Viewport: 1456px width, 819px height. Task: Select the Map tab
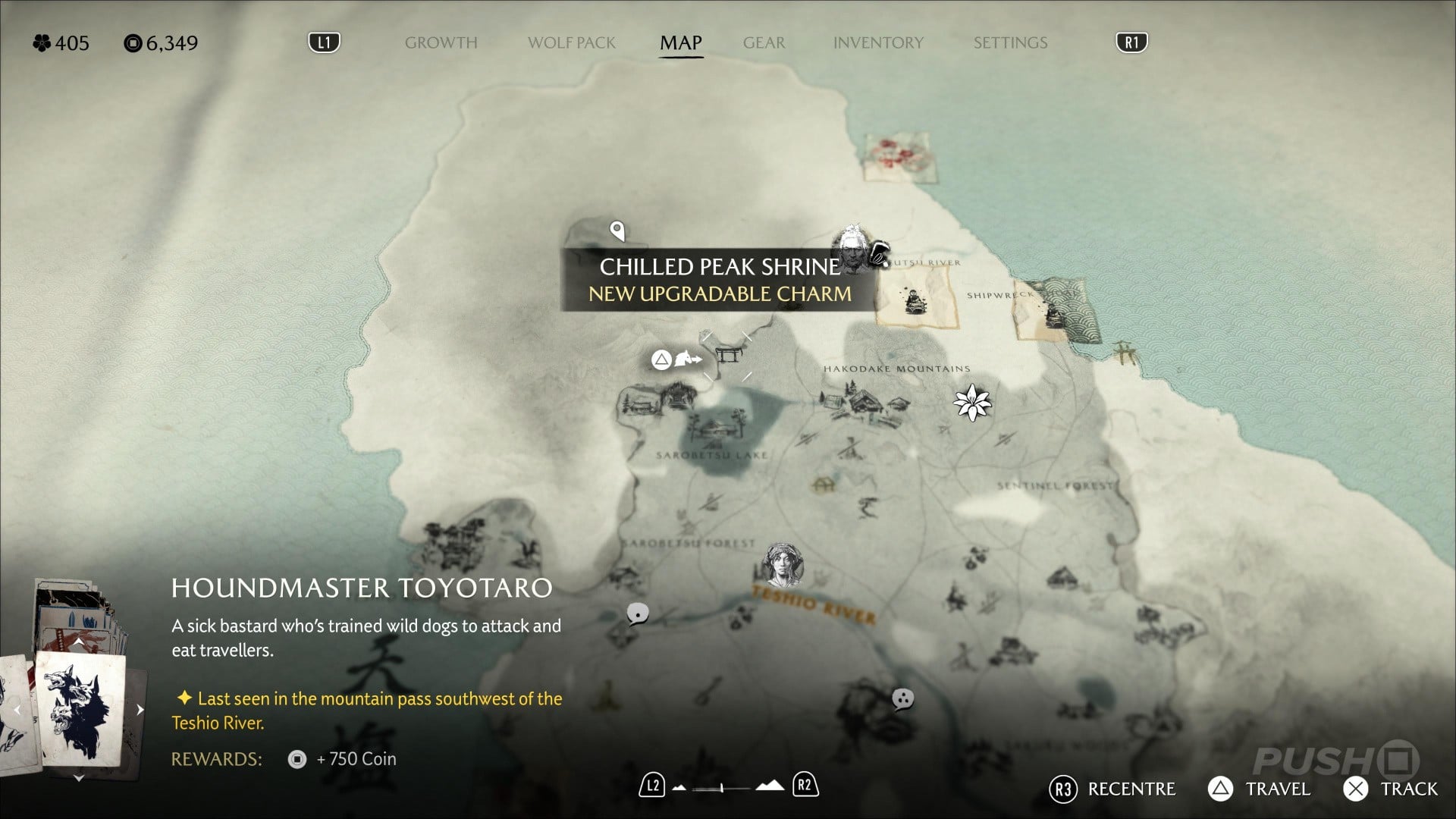[680, 42]
